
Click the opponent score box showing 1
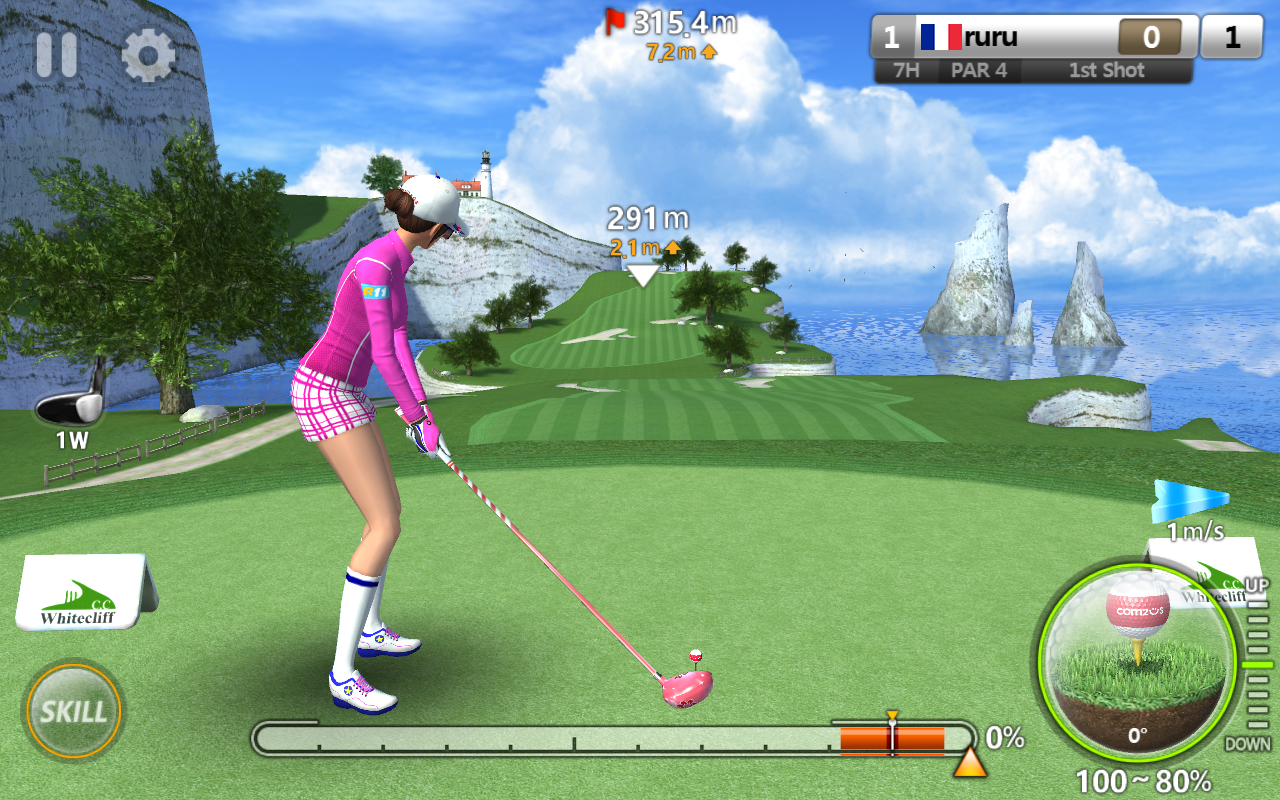1231,36
